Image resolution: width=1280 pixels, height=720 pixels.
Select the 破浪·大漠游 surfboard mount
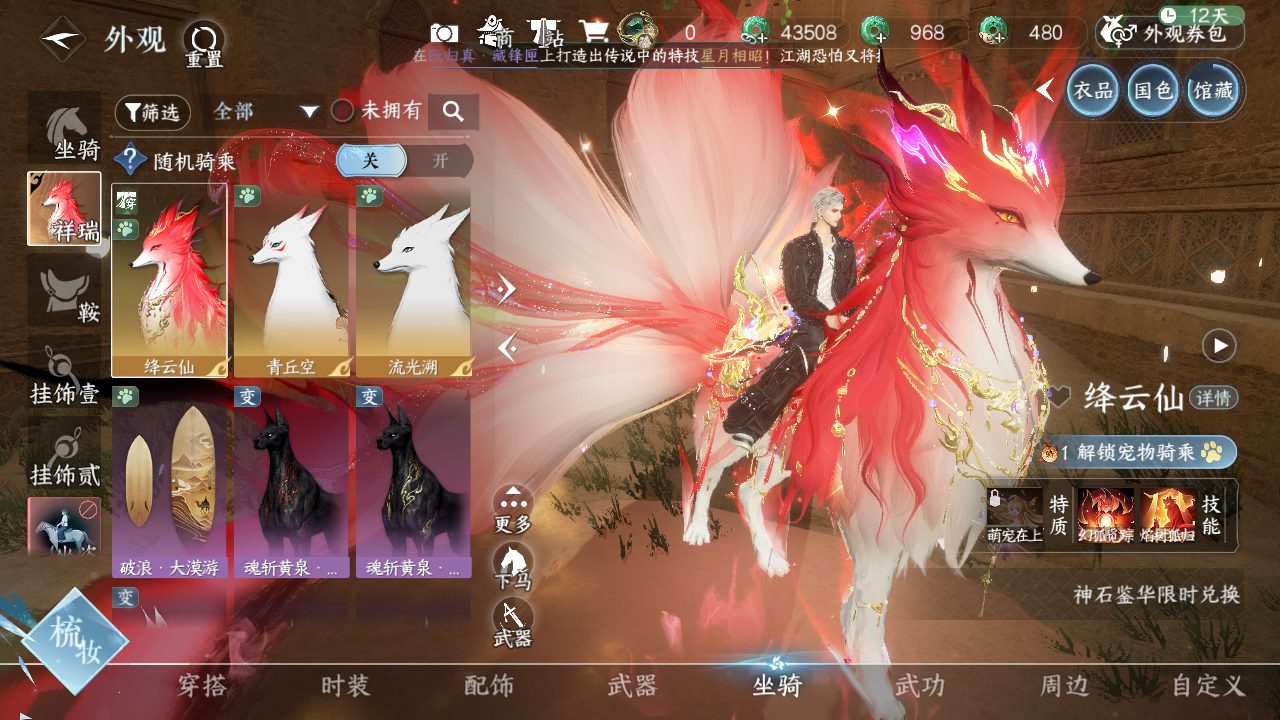pos(169,482)
